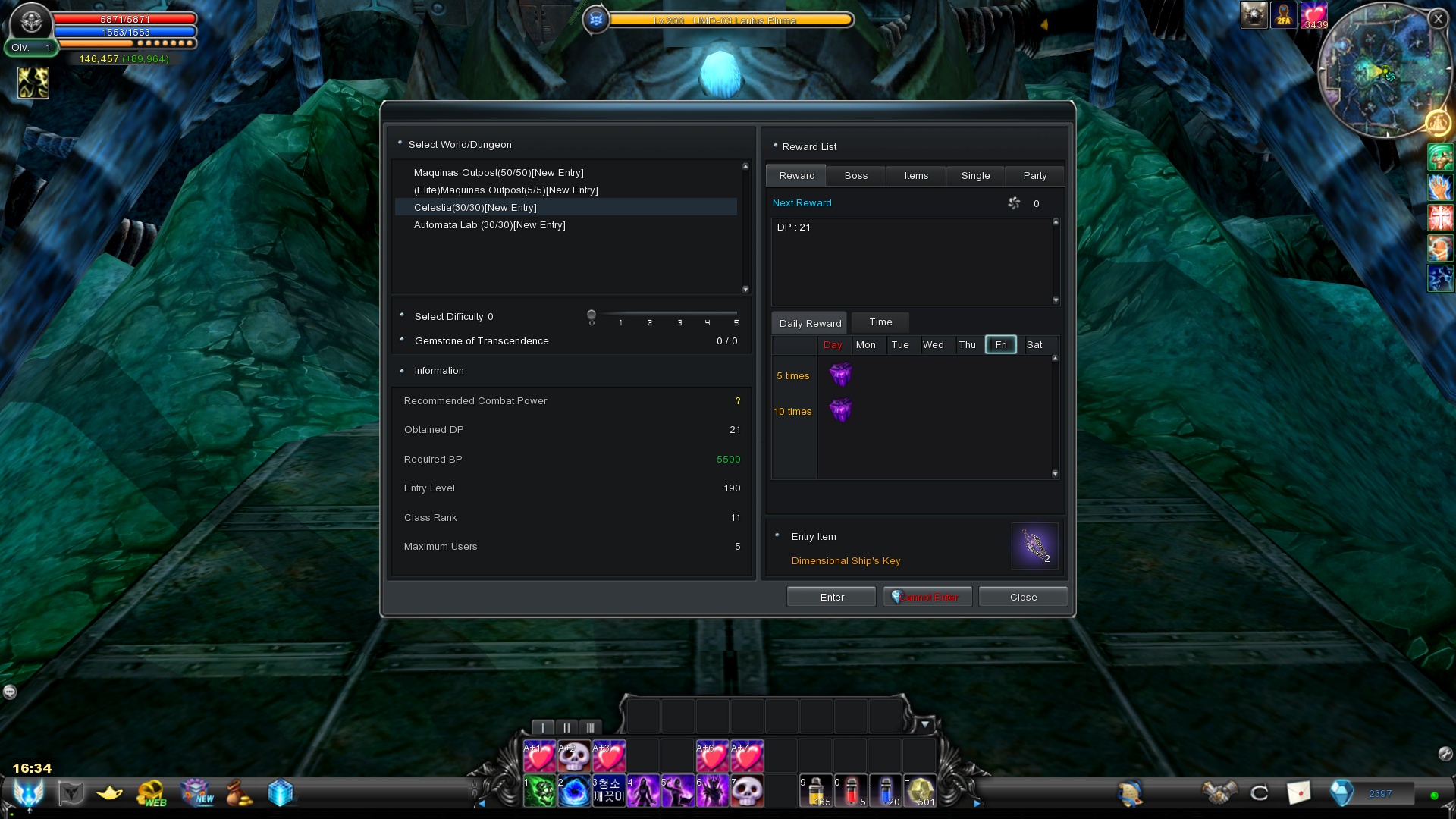The width and height of the screenshot is (1456, 819).
Task: Activate the green monster skill in slot 1
Action: pos(540,792)
